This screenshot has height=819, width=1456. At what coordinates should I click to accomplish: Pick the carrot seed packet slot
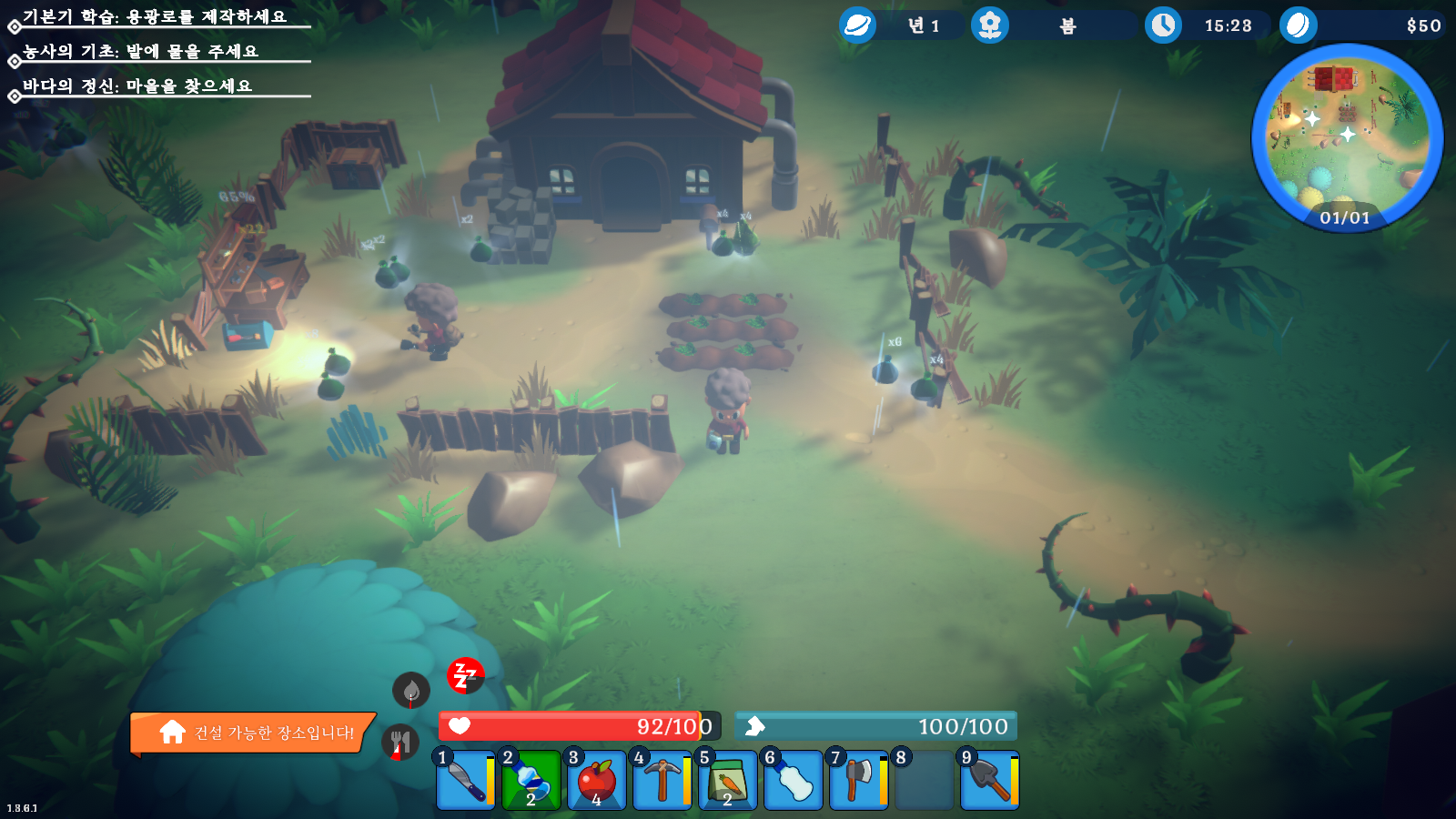(728, 780)
